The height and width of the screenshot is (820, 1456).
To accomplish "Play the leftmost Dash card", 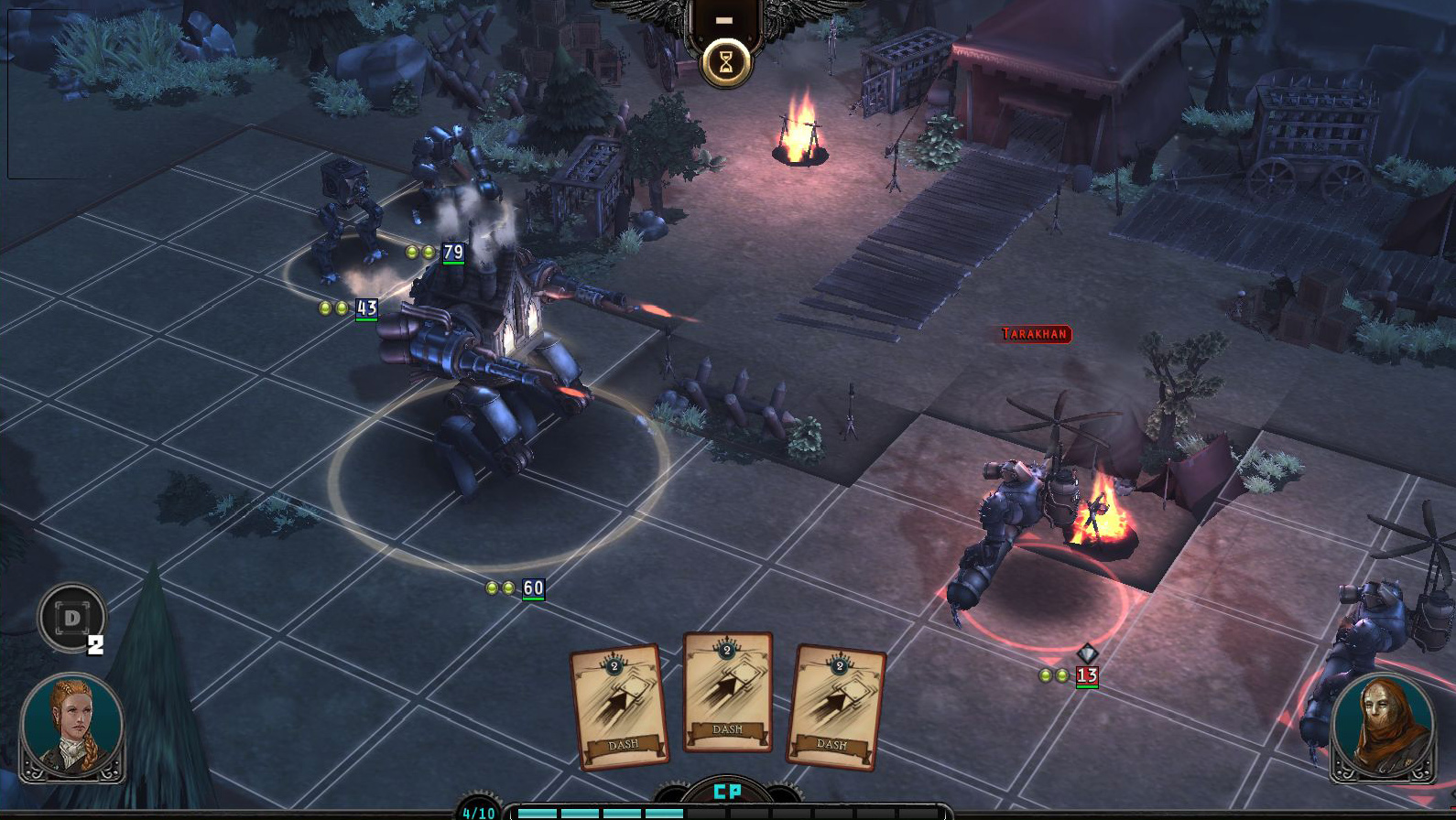I will point(614,705).
